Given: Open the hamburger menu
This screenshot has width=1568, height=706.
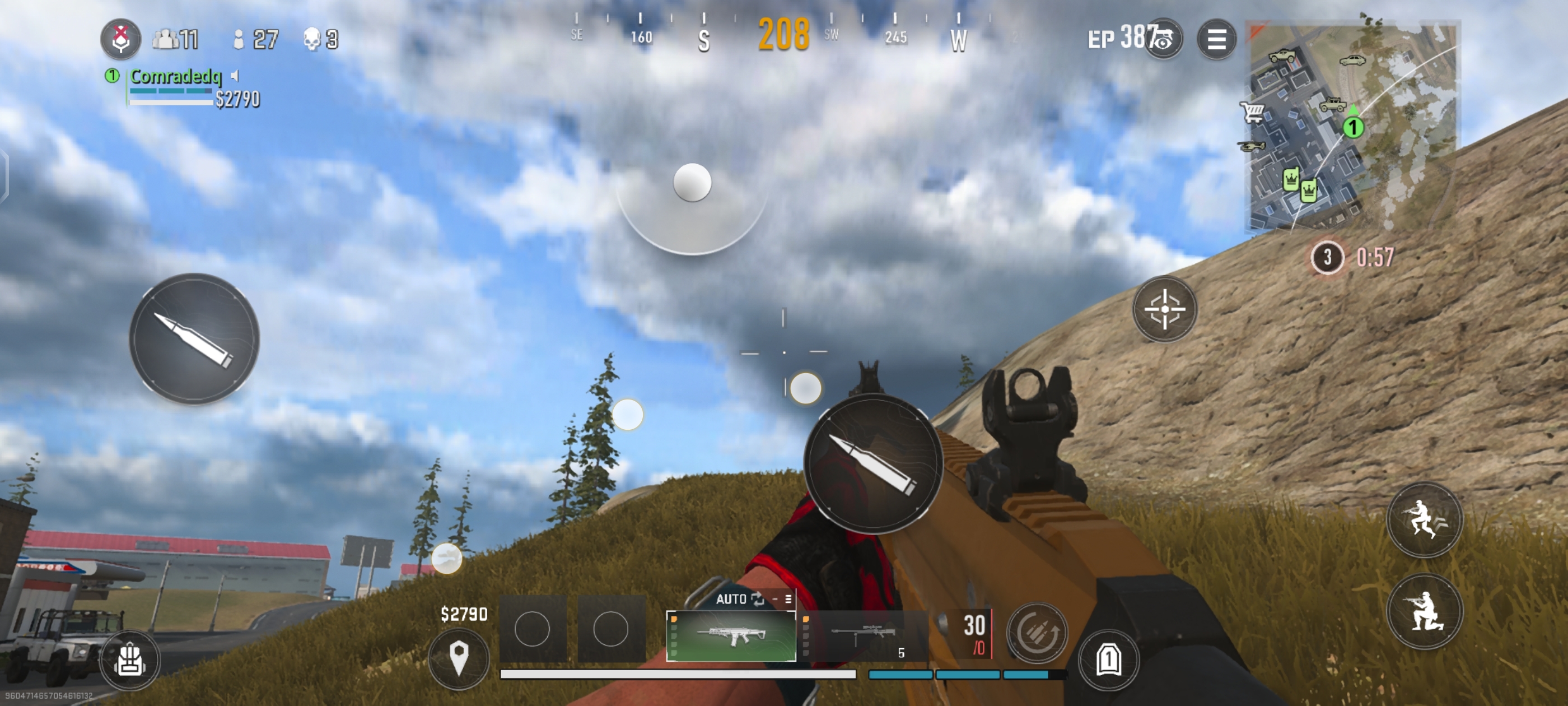Looking at the screenshot, I should tap(1216, 40).
